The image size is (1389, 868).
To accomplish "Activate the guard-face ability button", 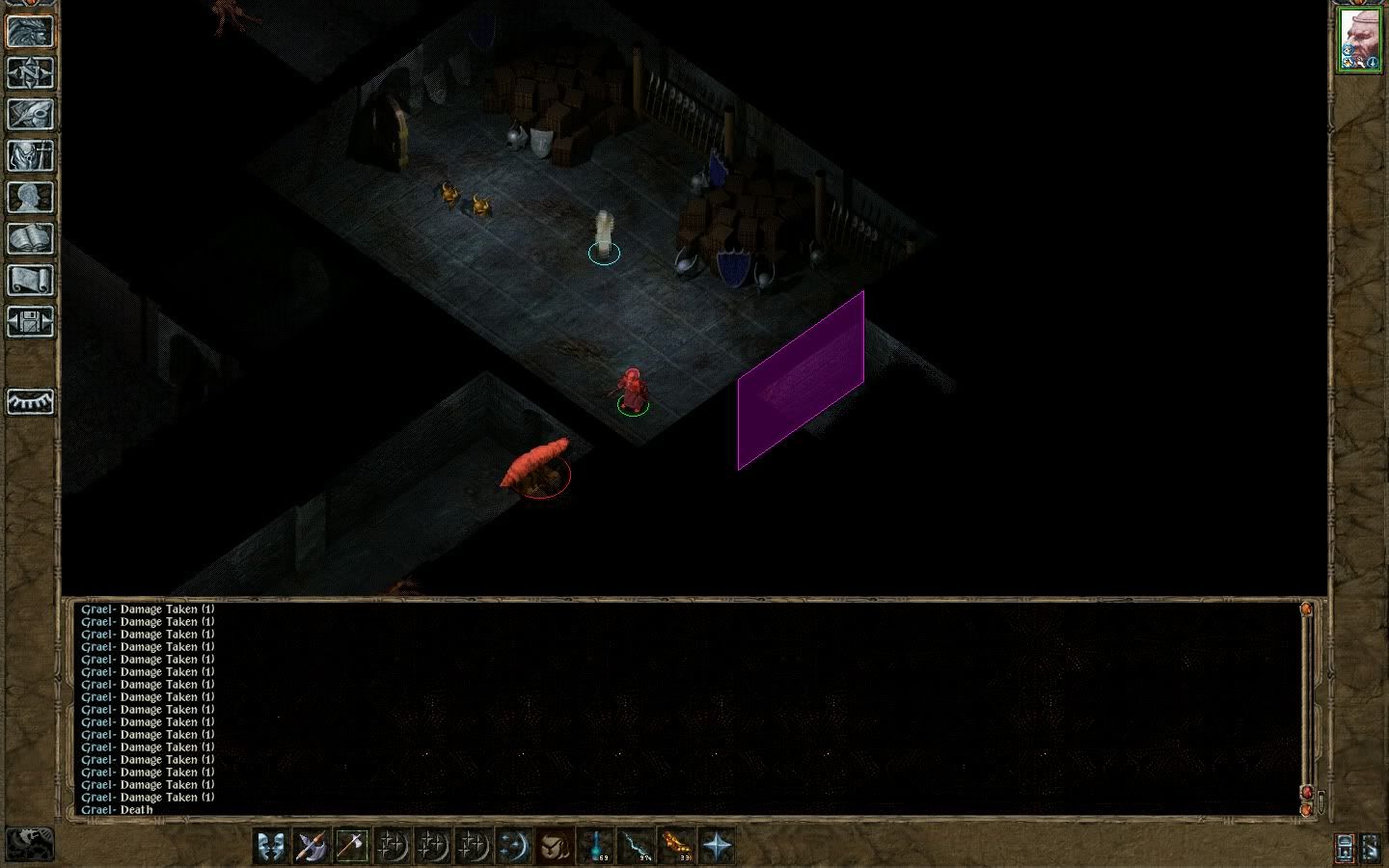I will [555, 846].
